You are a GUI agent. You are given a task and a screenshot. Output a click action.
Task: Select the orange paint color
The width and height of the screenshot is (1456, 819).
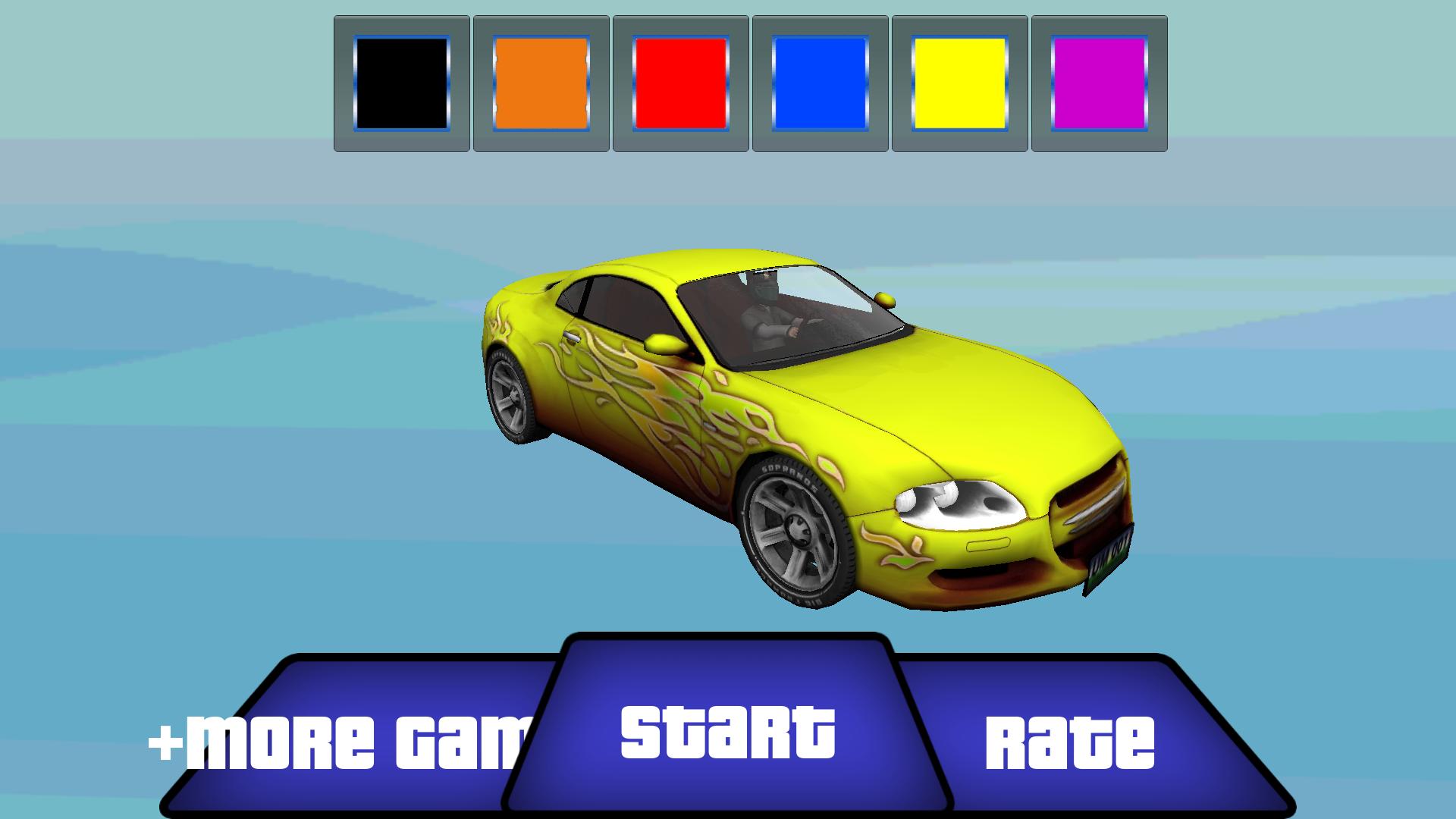541,83
